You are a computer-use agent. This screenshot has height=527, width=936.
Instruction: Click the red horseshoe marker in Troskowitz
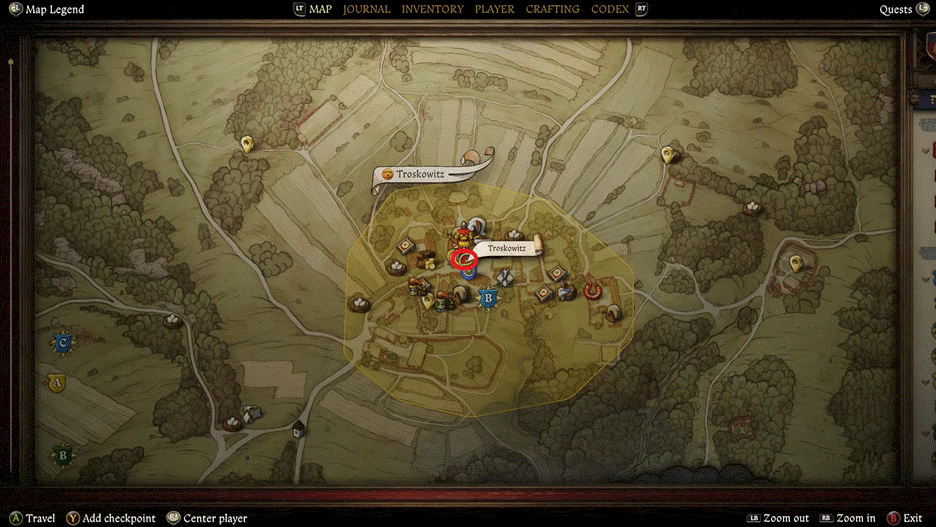pyautogui.click(x=592, y=290)
